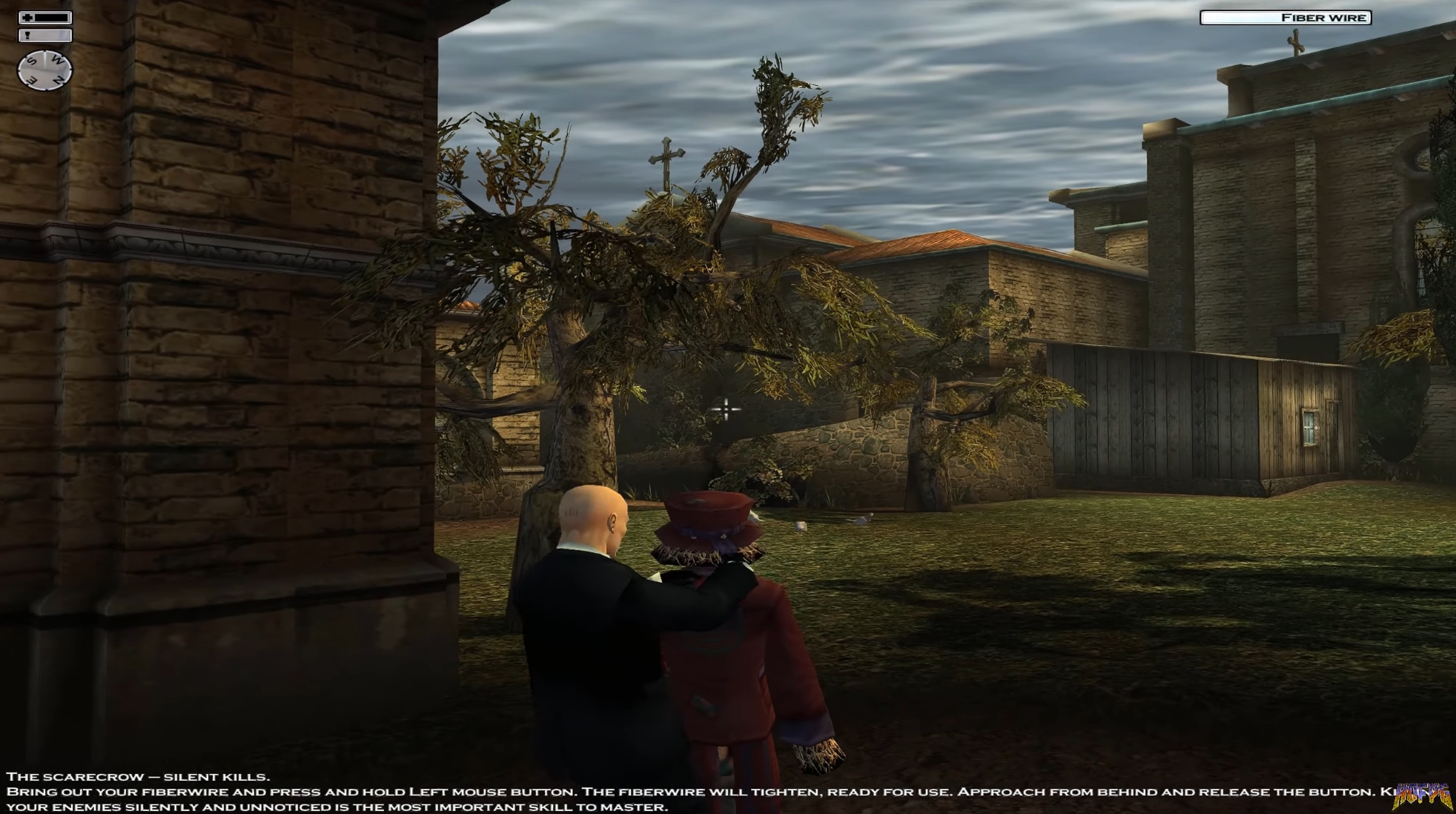This screenshot has height=814, width=1456.
Task: Click the health cross icon top-left
Action: coord(27,17)
